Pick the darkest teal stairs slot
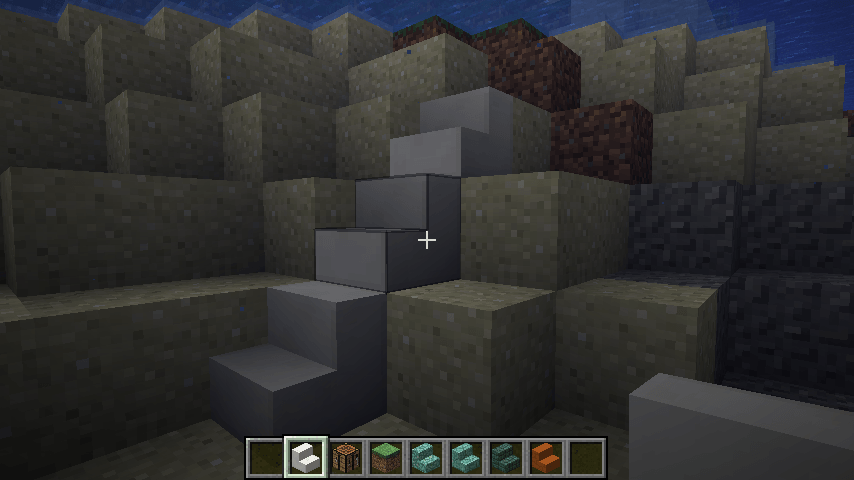Image resolution: width=854 pixels, height=480 pixels. point(506,457)
